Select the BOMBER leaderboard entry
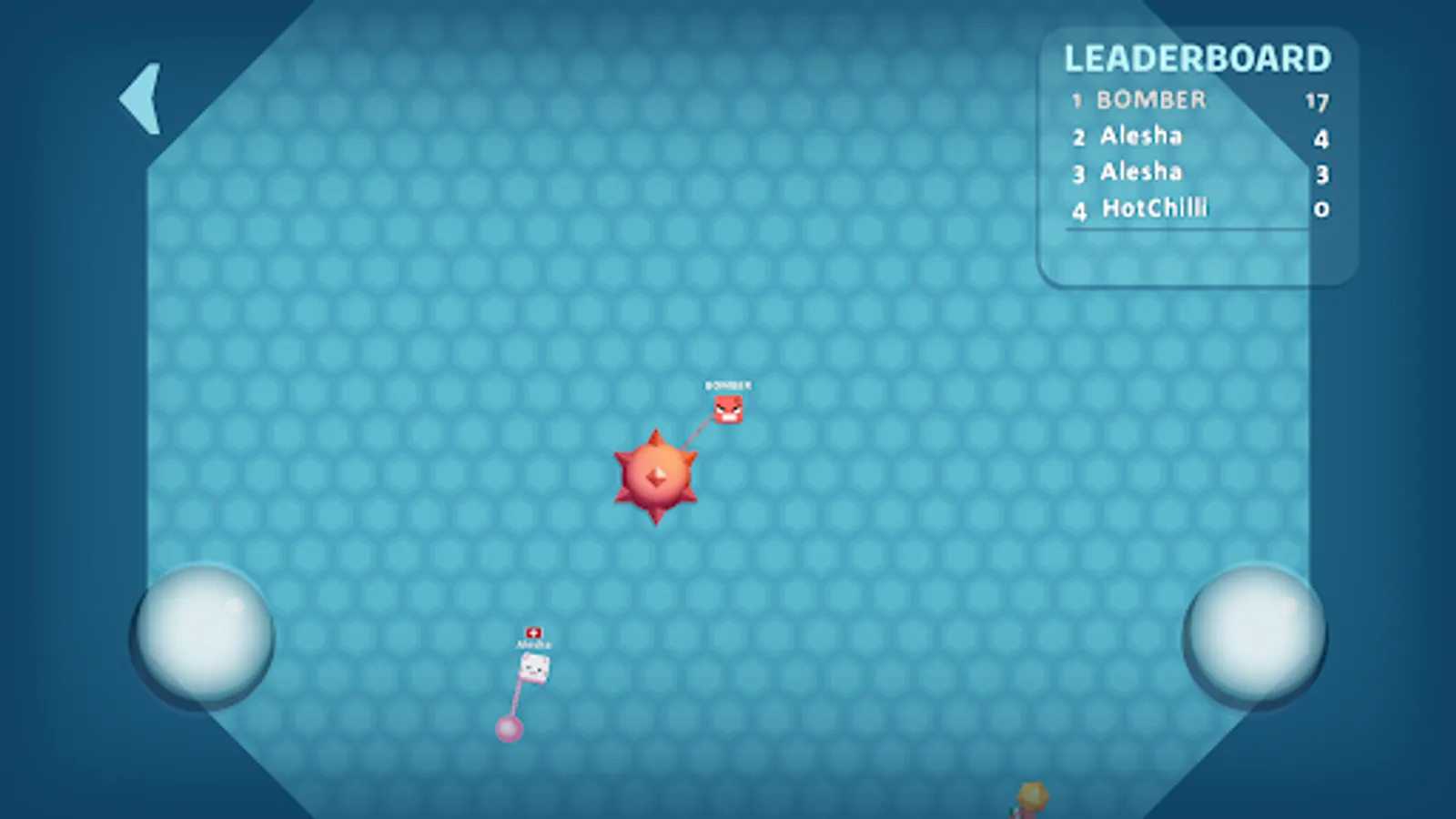This screenshot has width=1456, height=819. [x=1149, y=100]
